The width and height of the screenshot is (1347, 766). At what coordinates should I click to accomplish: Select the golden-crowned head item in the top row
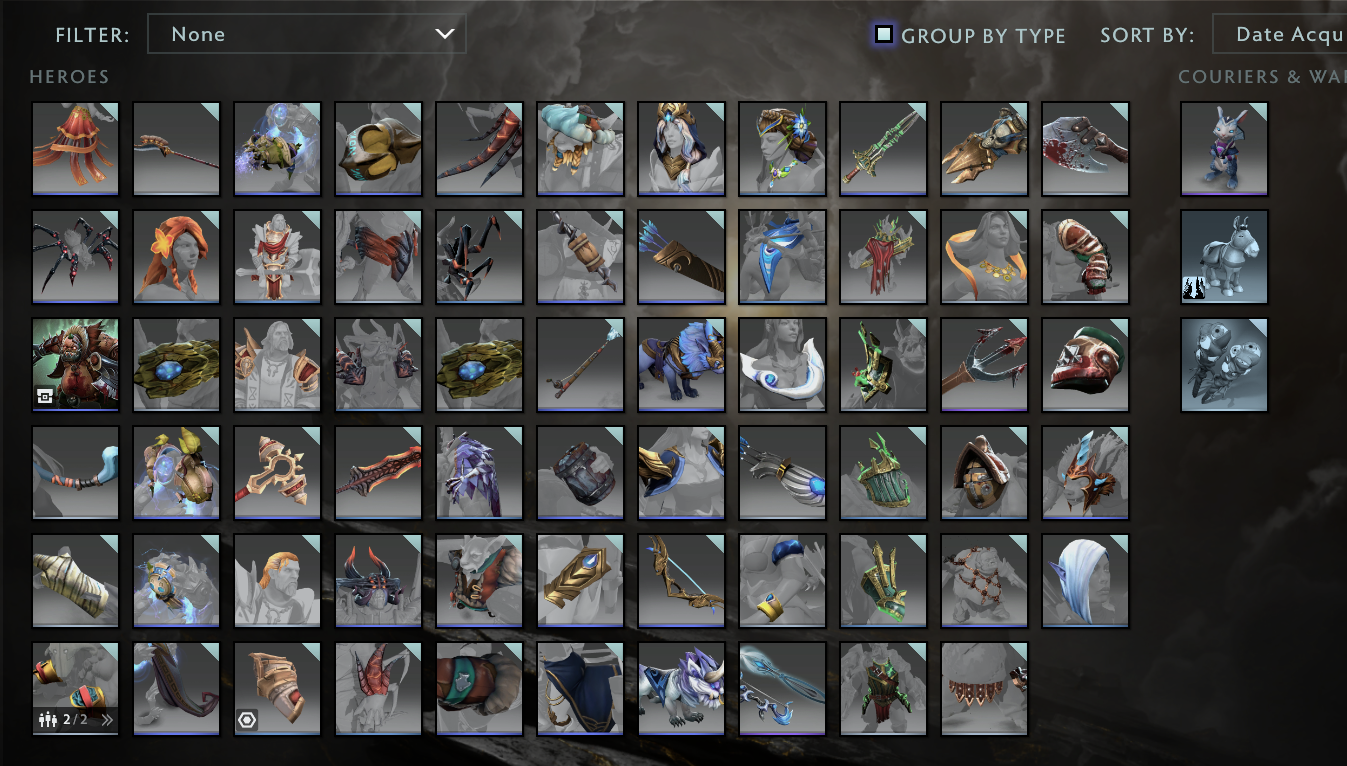(681, 148)
